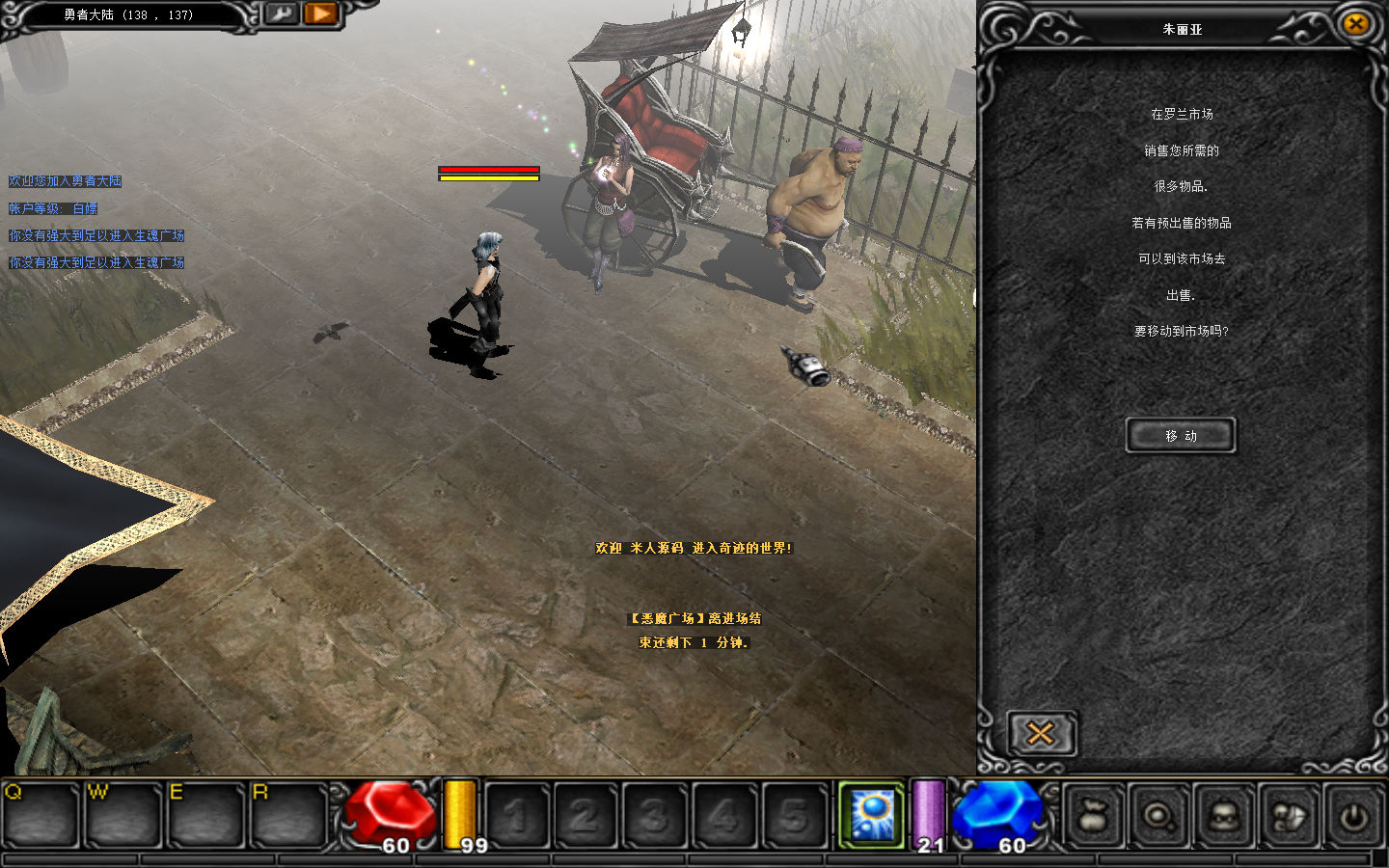The width and height of the screenshot is (1389, 868).
Task: Open settings with the wrench icon
Action: click(x=281, y=14)
